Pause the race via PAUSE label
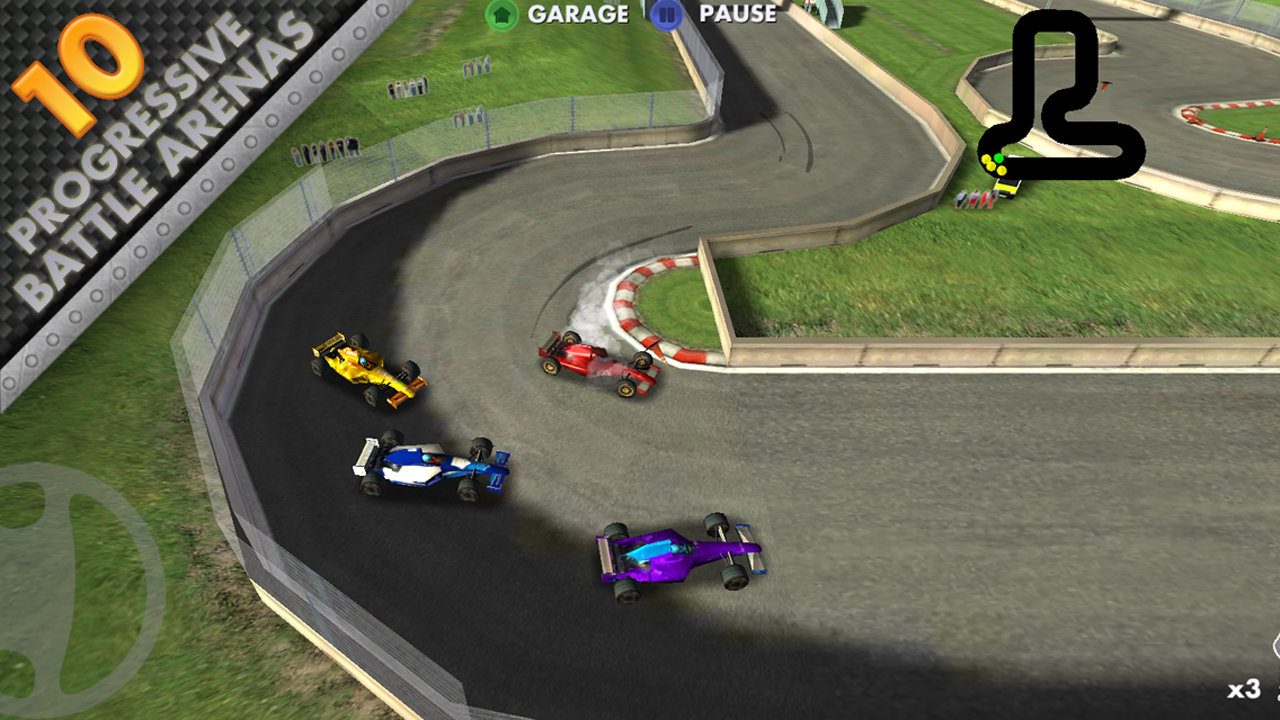 tap(739, 14)
